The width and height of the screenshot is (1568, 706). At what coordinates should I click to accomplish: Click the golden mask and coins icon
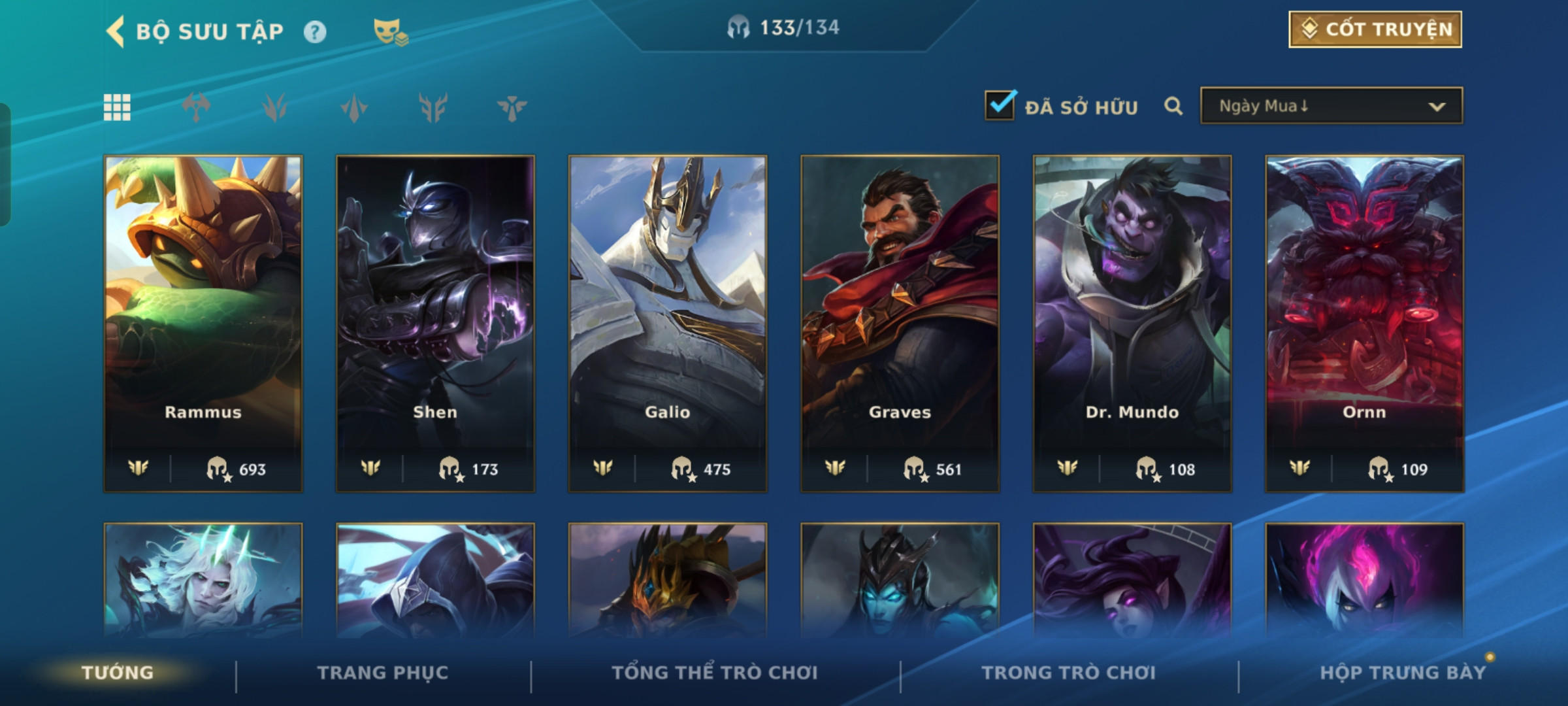tap(390, 32)
